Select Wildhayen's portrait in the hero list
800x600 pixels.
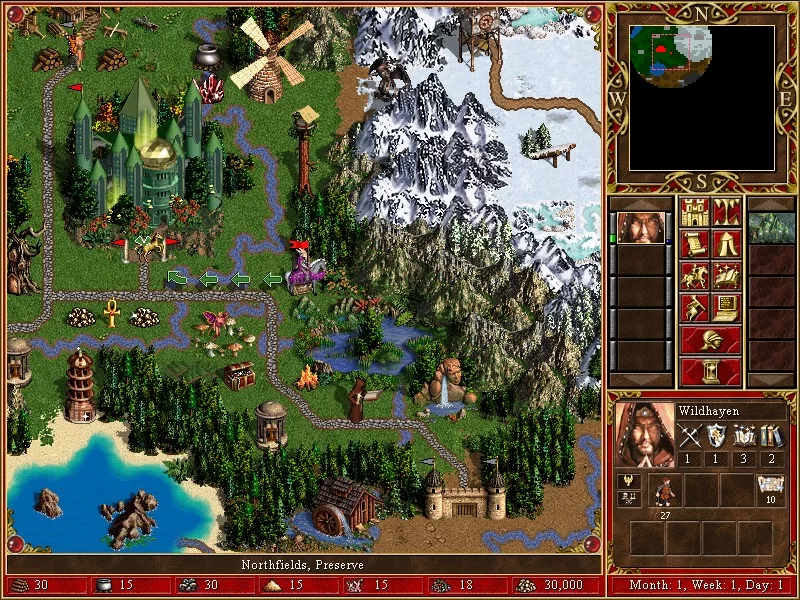pyautogui.click(x=640, y=228)
